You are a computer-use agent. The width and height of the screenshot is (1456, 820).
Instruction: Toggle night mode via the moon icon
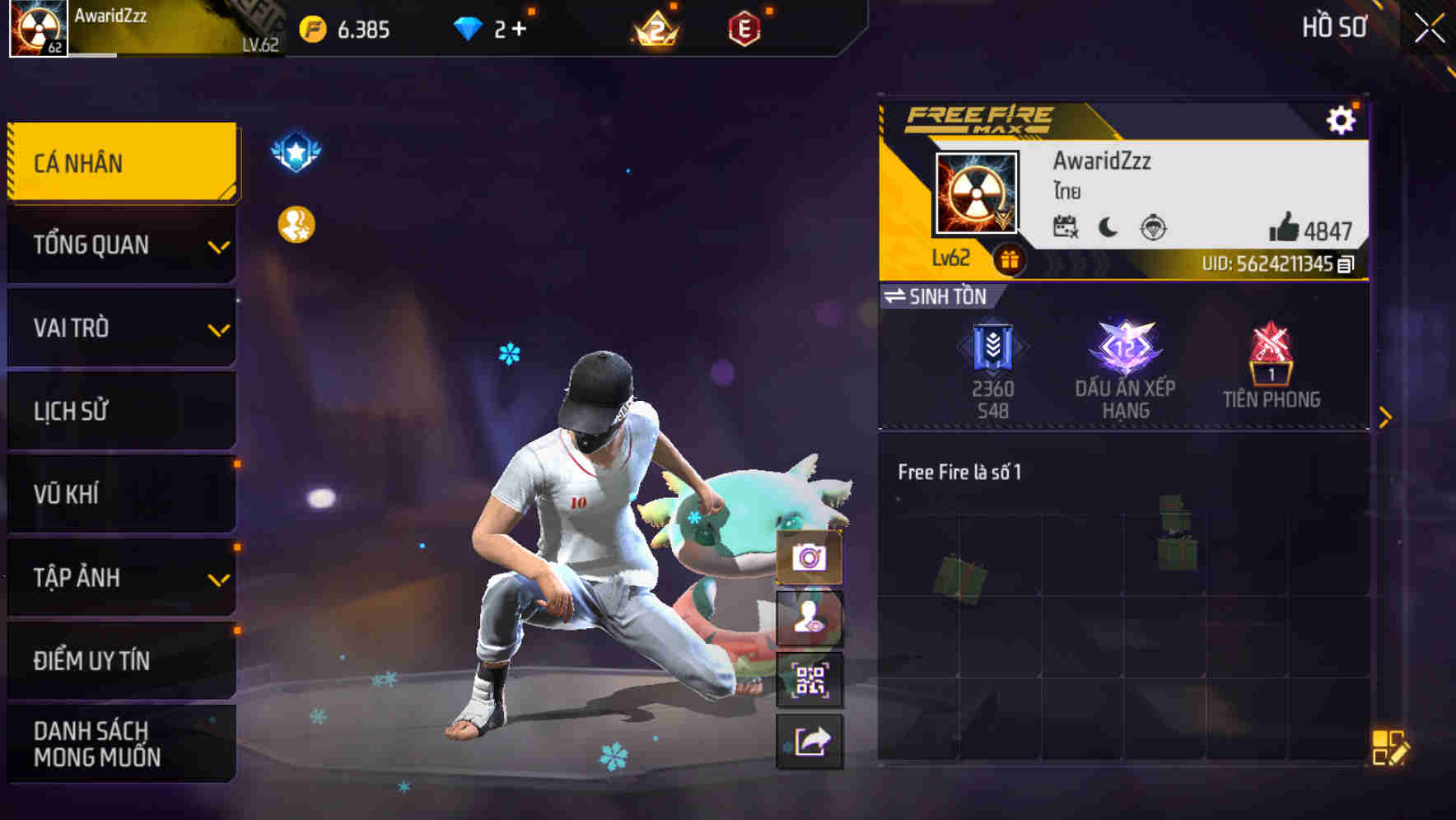(1107, 229)
